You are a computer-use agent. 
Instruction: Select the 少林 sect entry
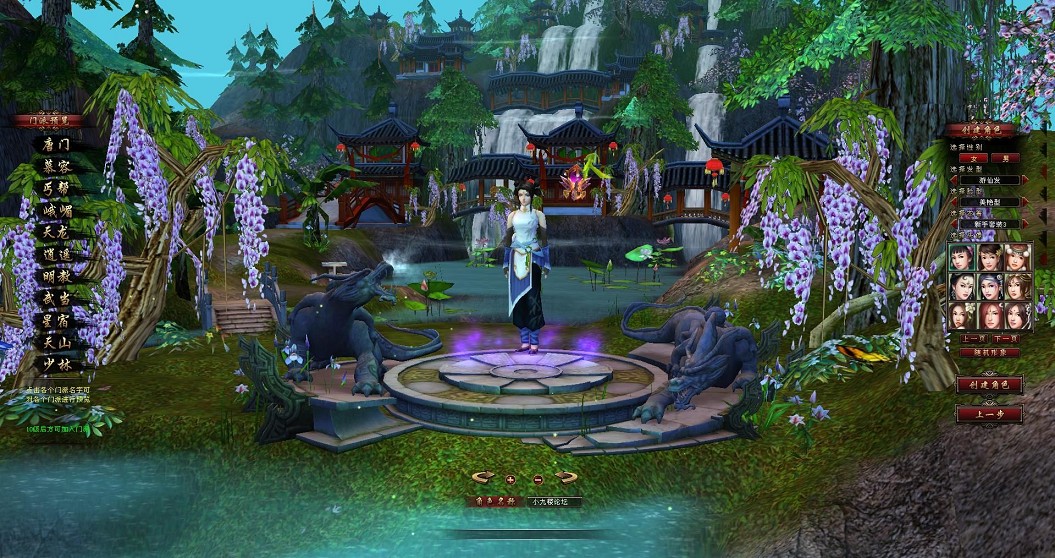(56, 364)
